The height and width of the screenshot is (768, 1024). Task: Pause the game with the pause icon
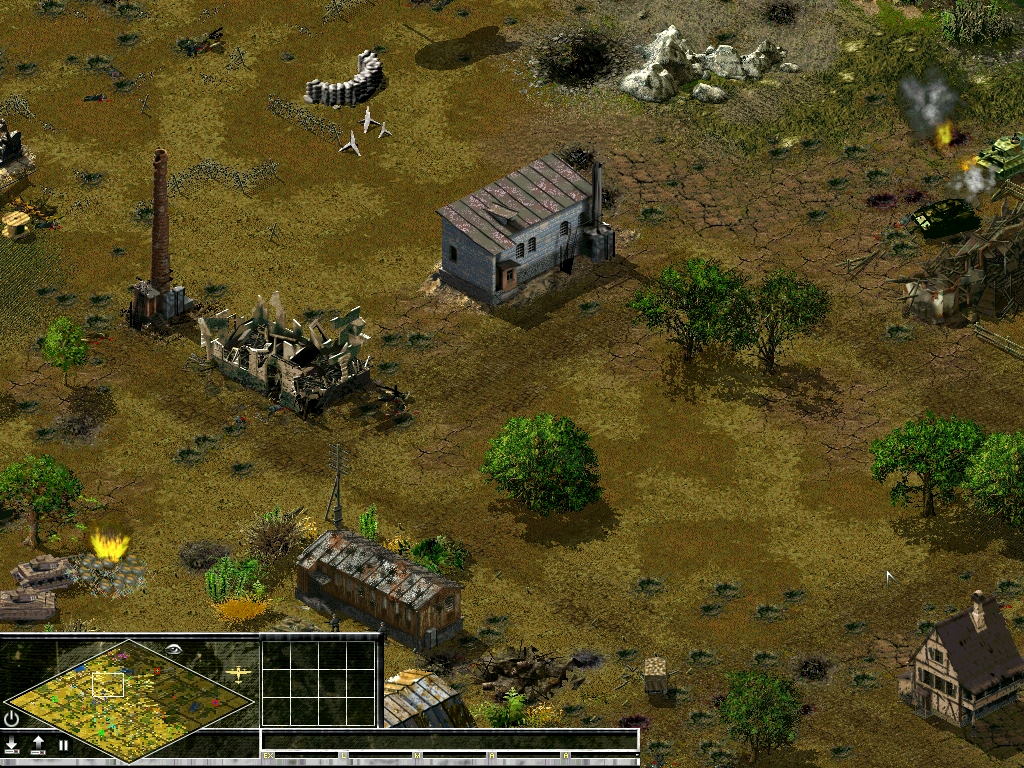pos(63,744)
